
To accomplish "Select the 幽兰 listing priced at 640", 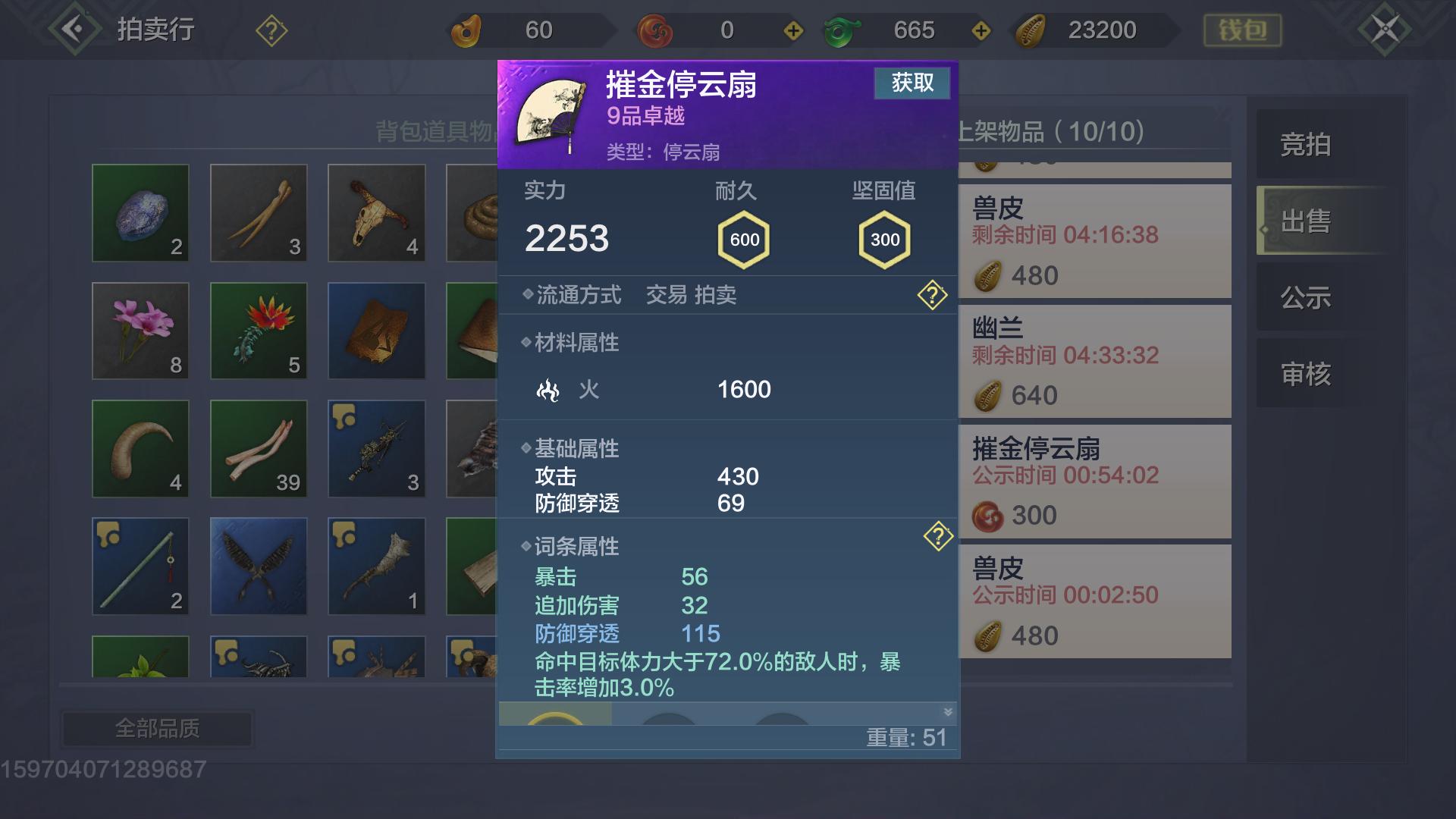I will pyautogui.click(x=1094, y=362).
